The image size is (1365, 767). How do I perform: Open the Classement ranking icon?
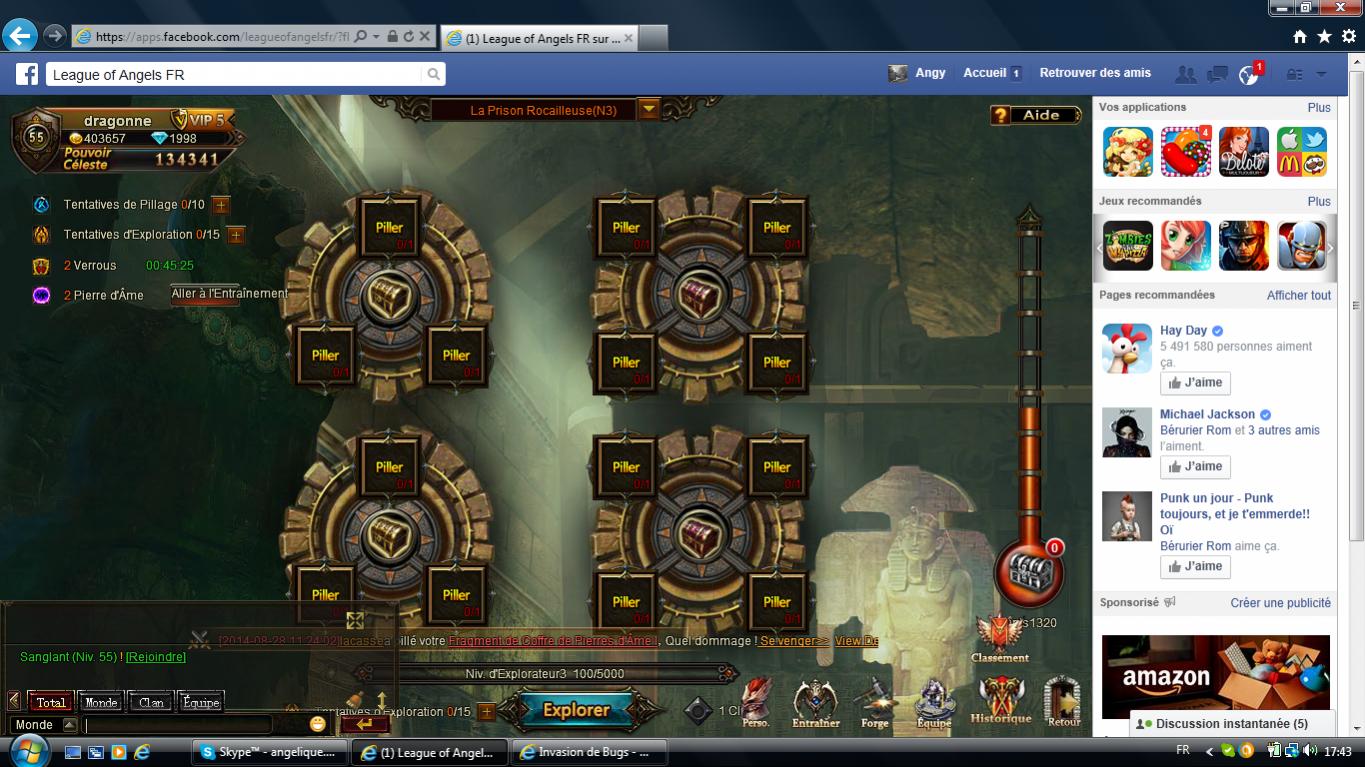pos(999,638)
